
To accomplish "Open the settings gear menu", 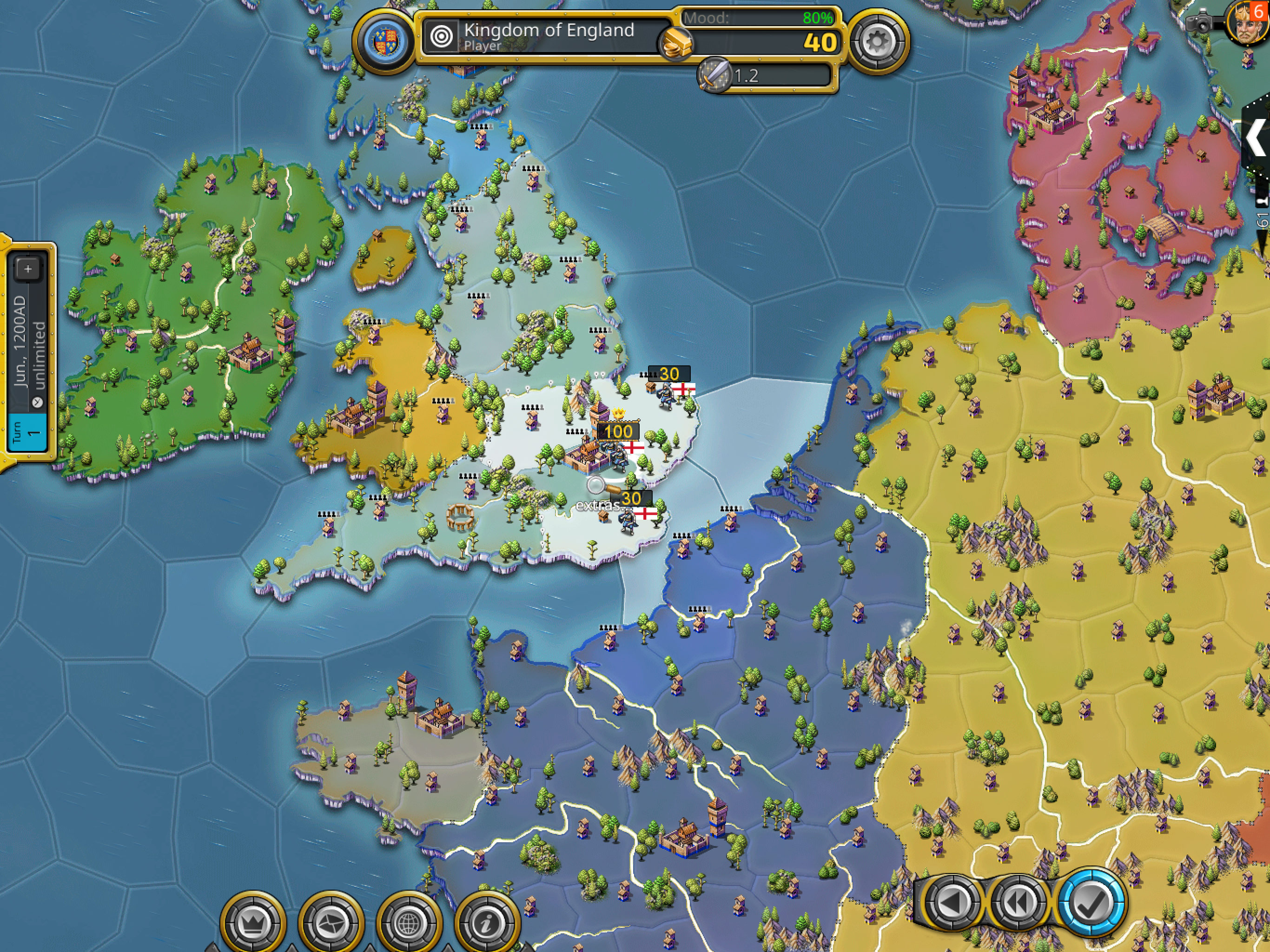I will [877, 41].
